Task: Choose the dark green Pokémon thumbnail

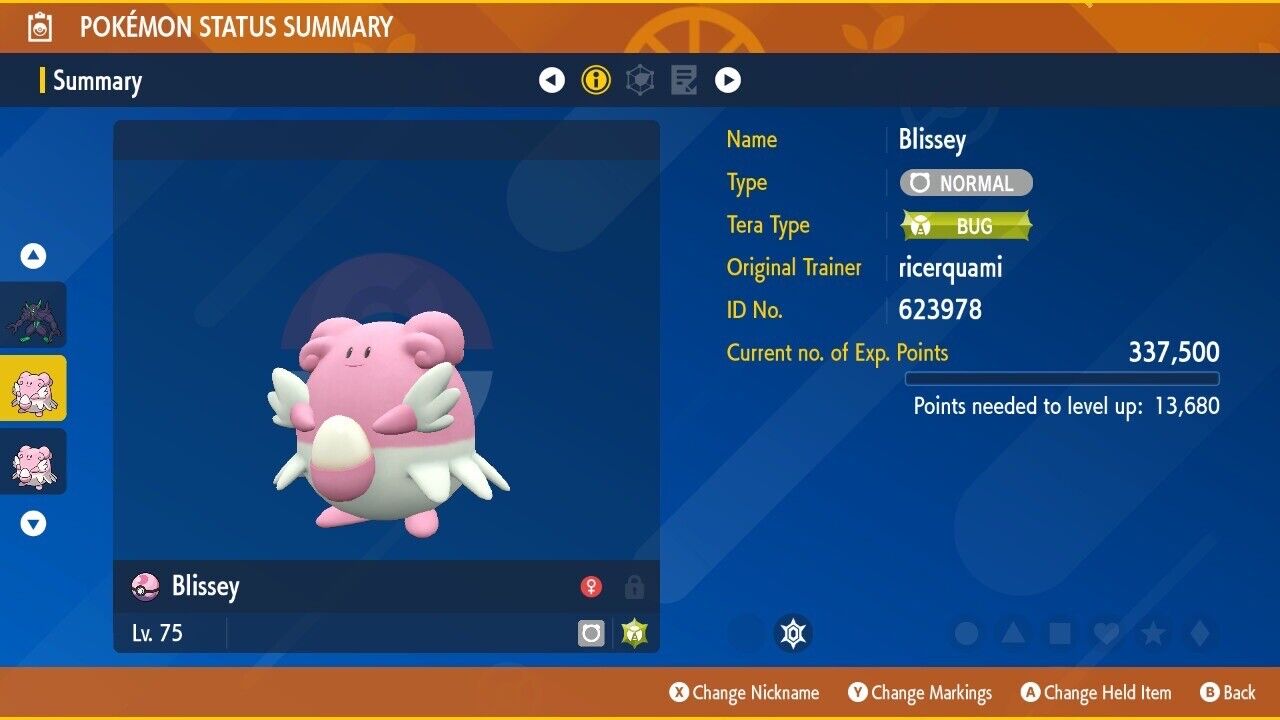Action: tap(34, 315)
